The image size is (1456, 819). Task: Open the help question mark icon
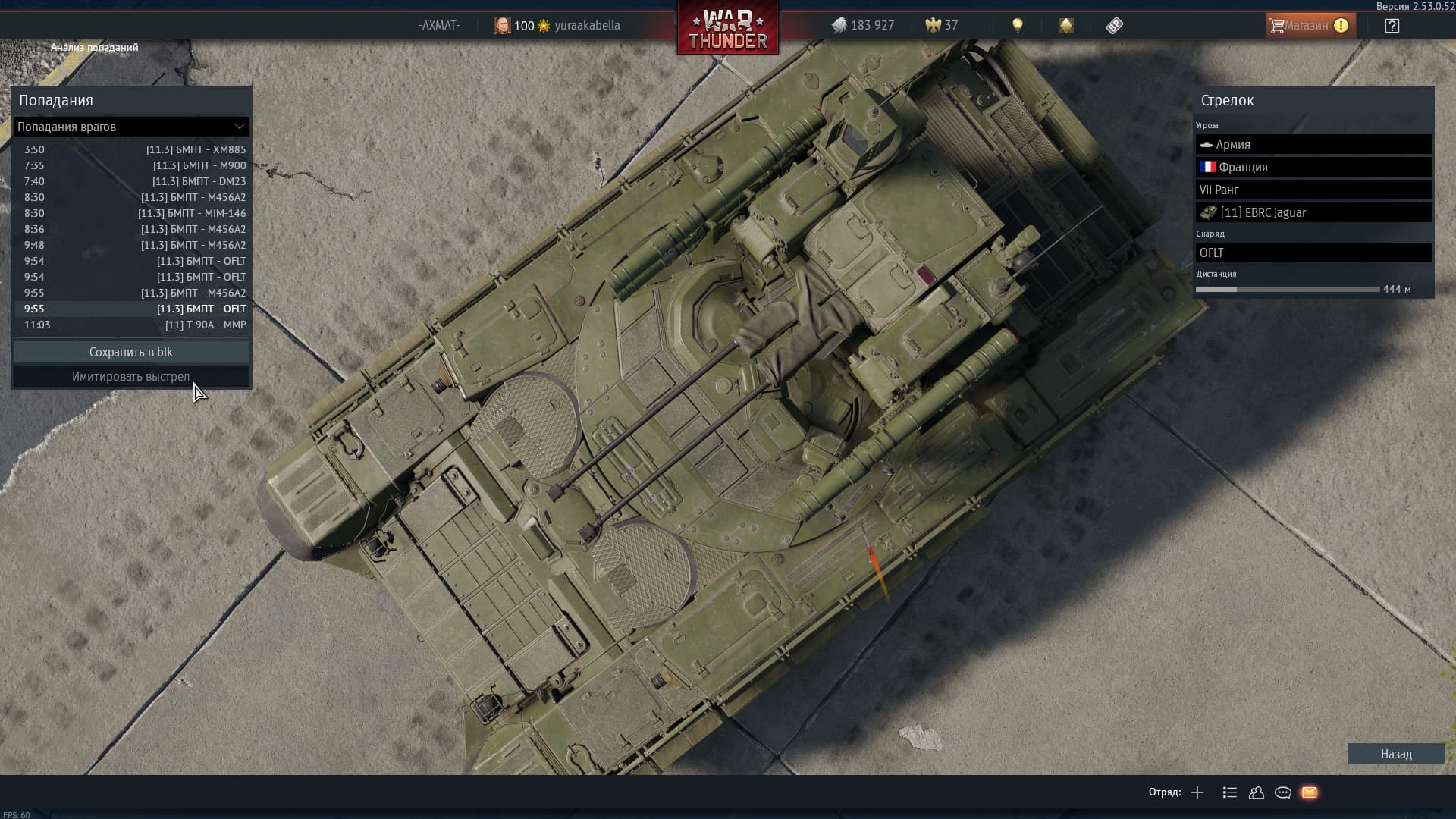click(x=1392, y=25)
